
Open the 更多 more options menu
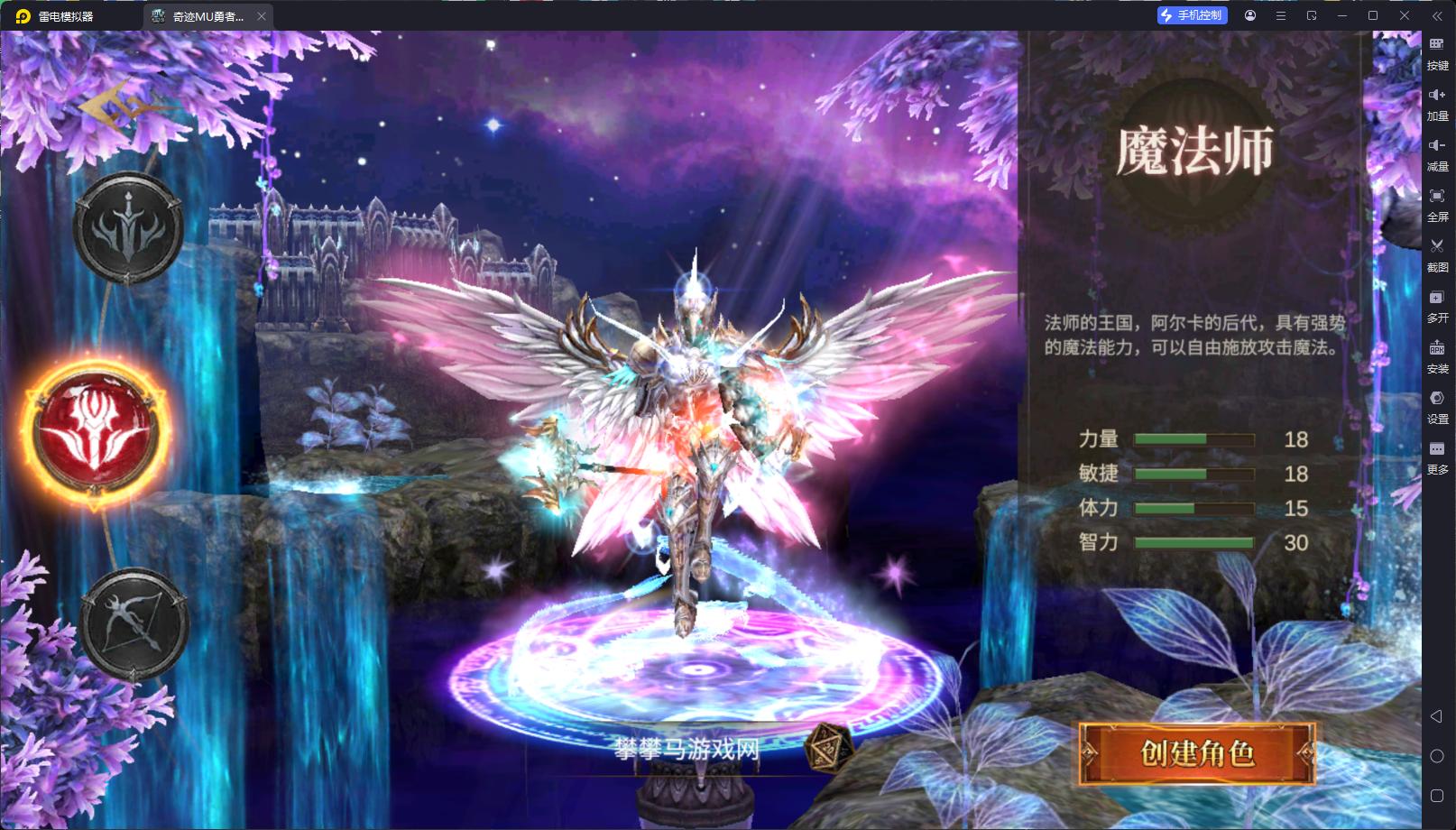pyautogui.click(x=1437, y=456)
